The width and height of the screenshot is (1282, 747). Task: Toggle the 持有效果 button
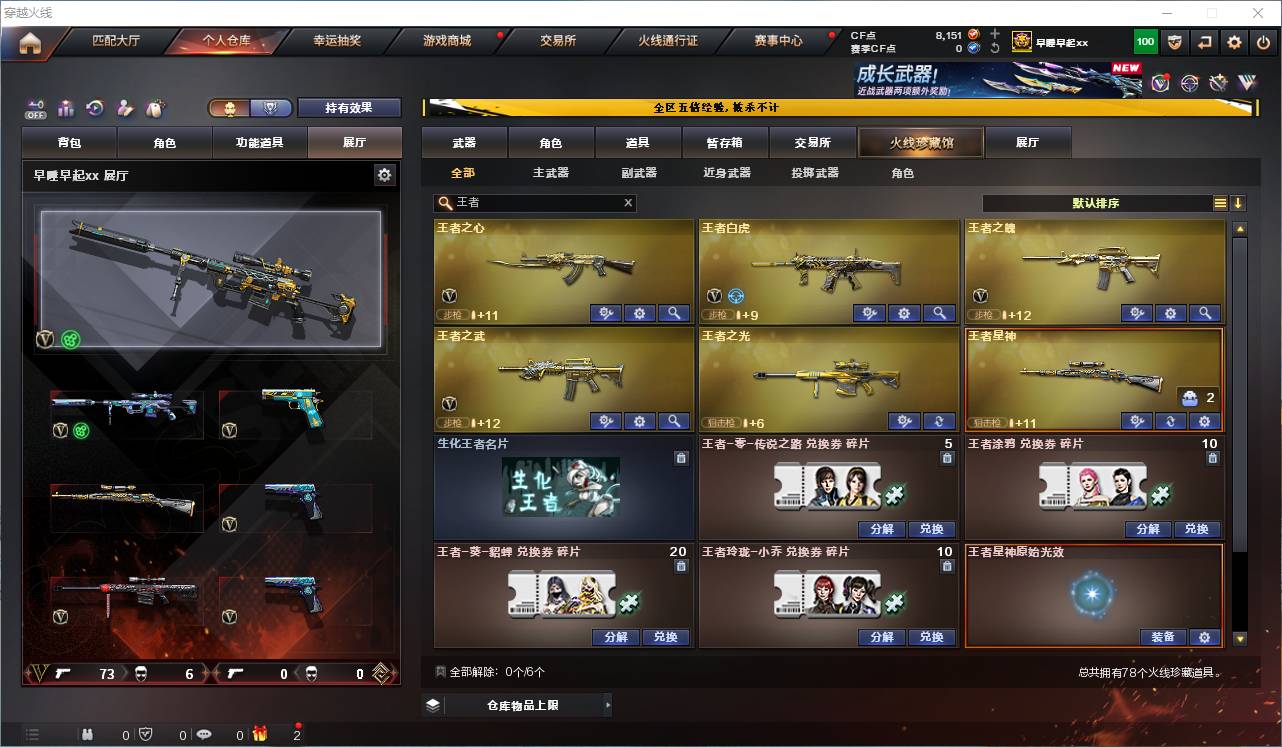click(349, 106)
